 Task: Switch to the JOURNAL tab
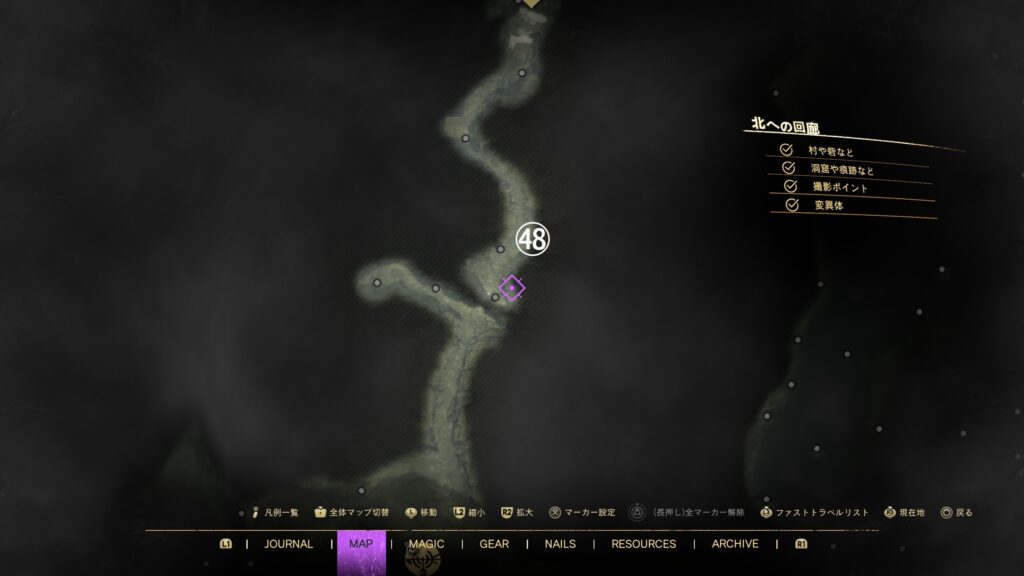click(288, 544)
